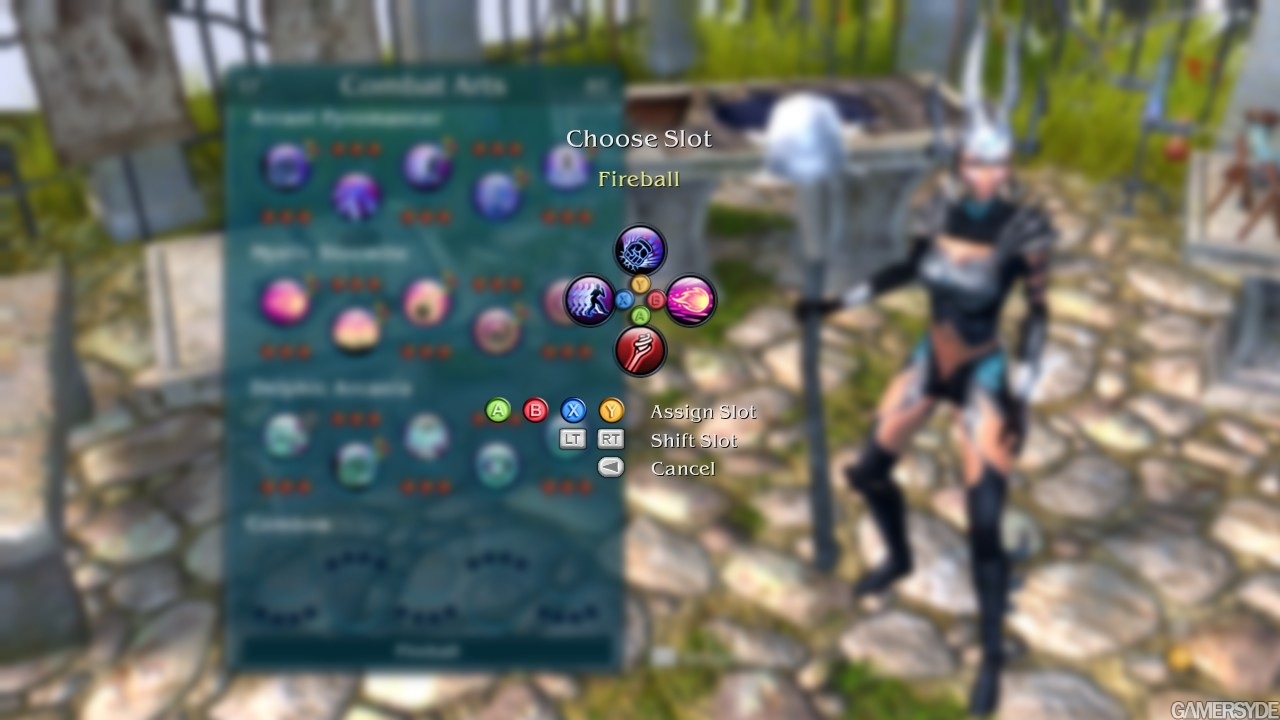1280x720 pixels.
Task: Click the red fist icon below the slot wheel
Action: [640, 352]
